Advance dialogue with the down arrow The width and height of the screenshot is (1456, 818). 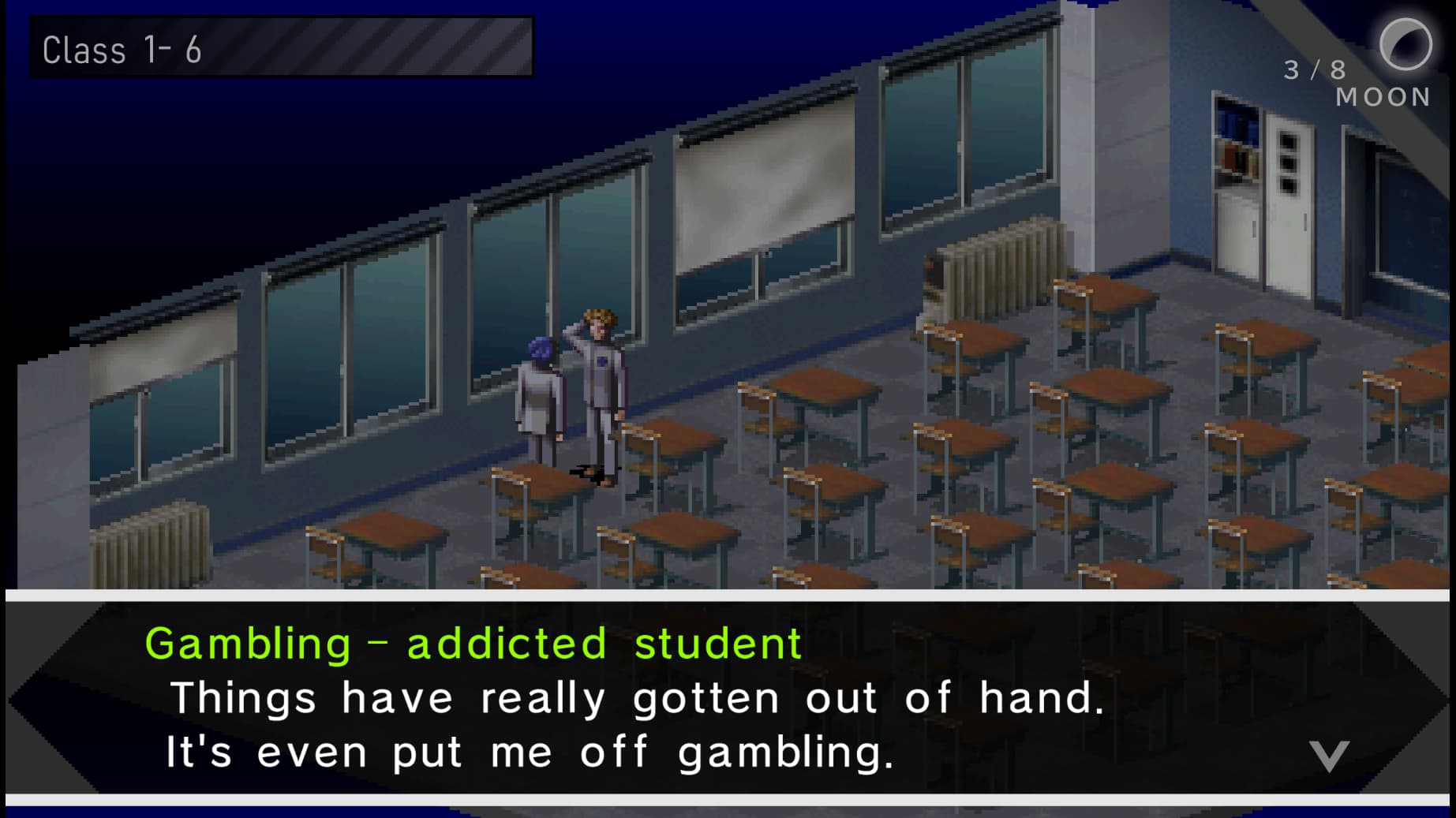pyautogui.click(x=1329, y=755)
